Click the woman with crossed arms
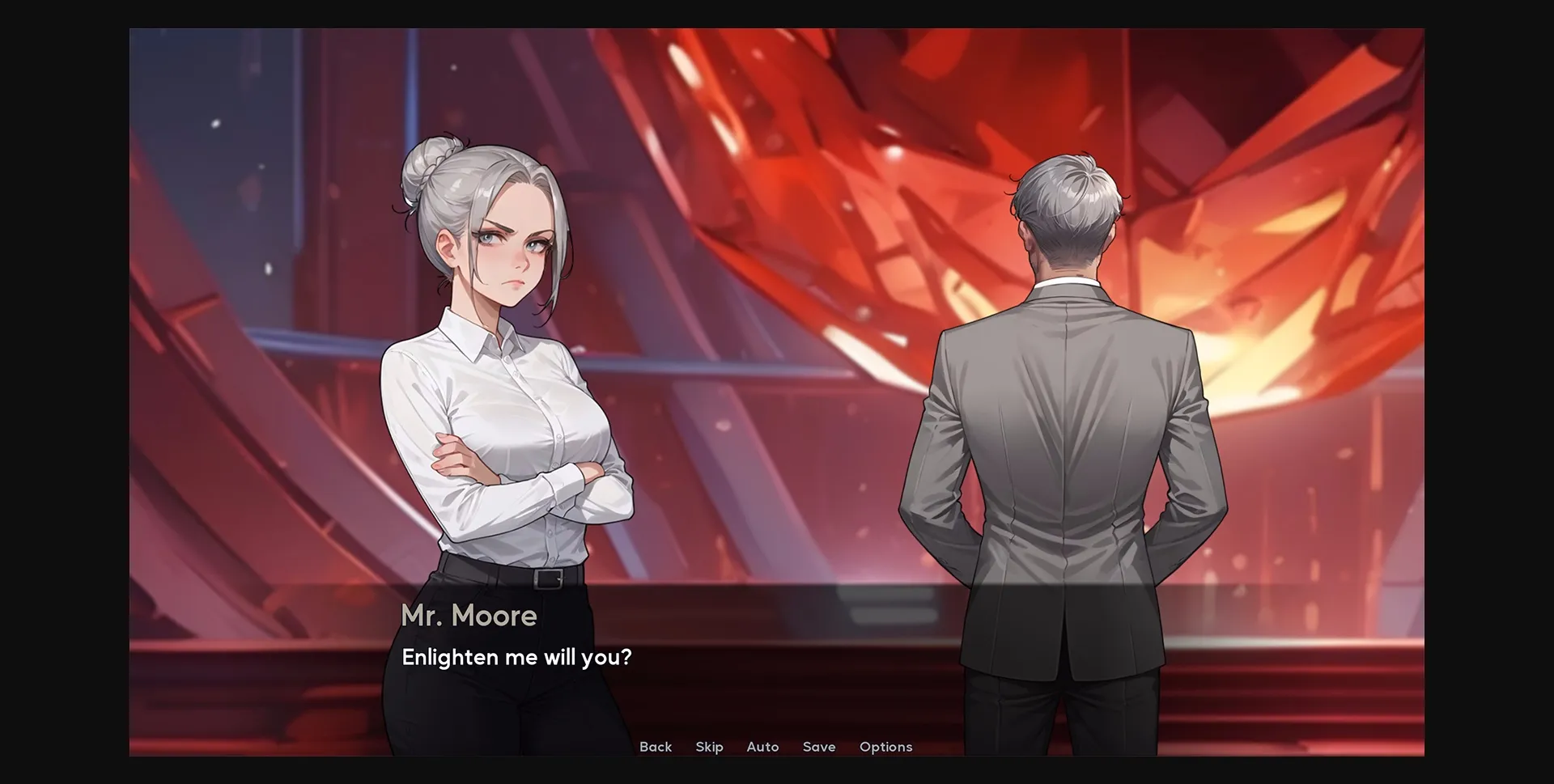The width and height of the screenshot is (1554, 784). point(502,405)
